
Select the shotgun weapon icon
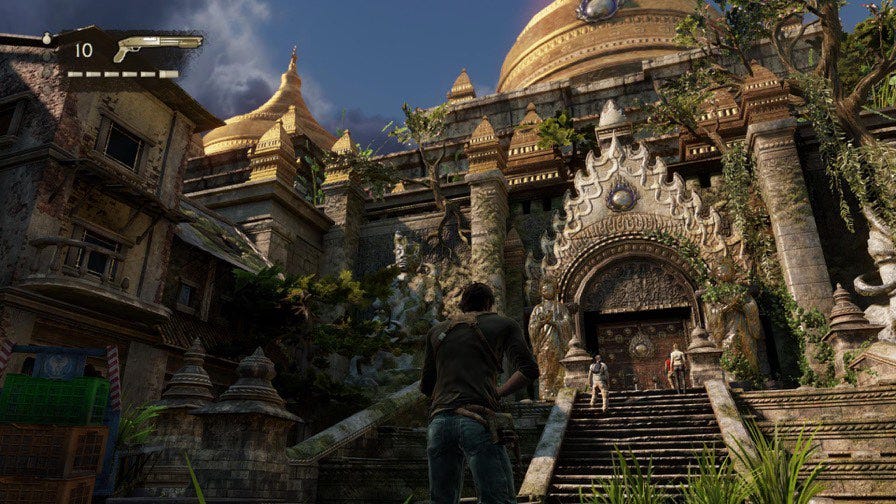(157, 47)
